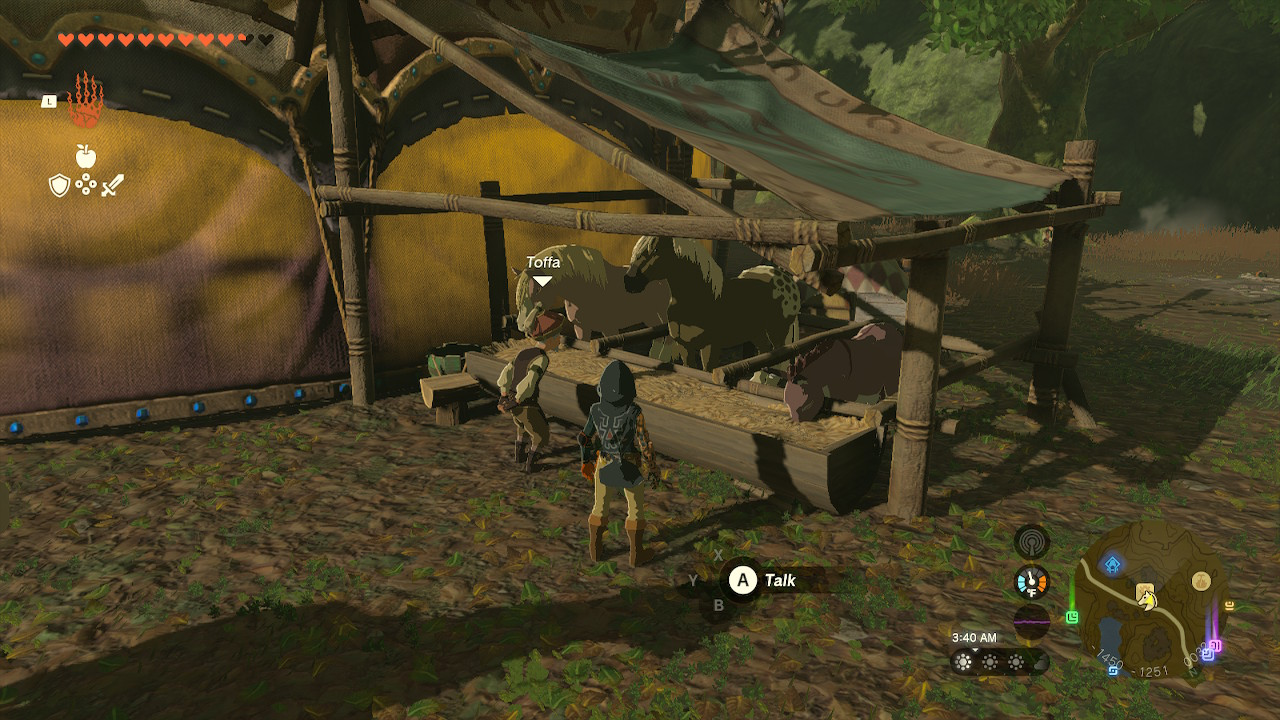
Task: Select the shield defense buff icon
Action: click(x=60, y=185)
